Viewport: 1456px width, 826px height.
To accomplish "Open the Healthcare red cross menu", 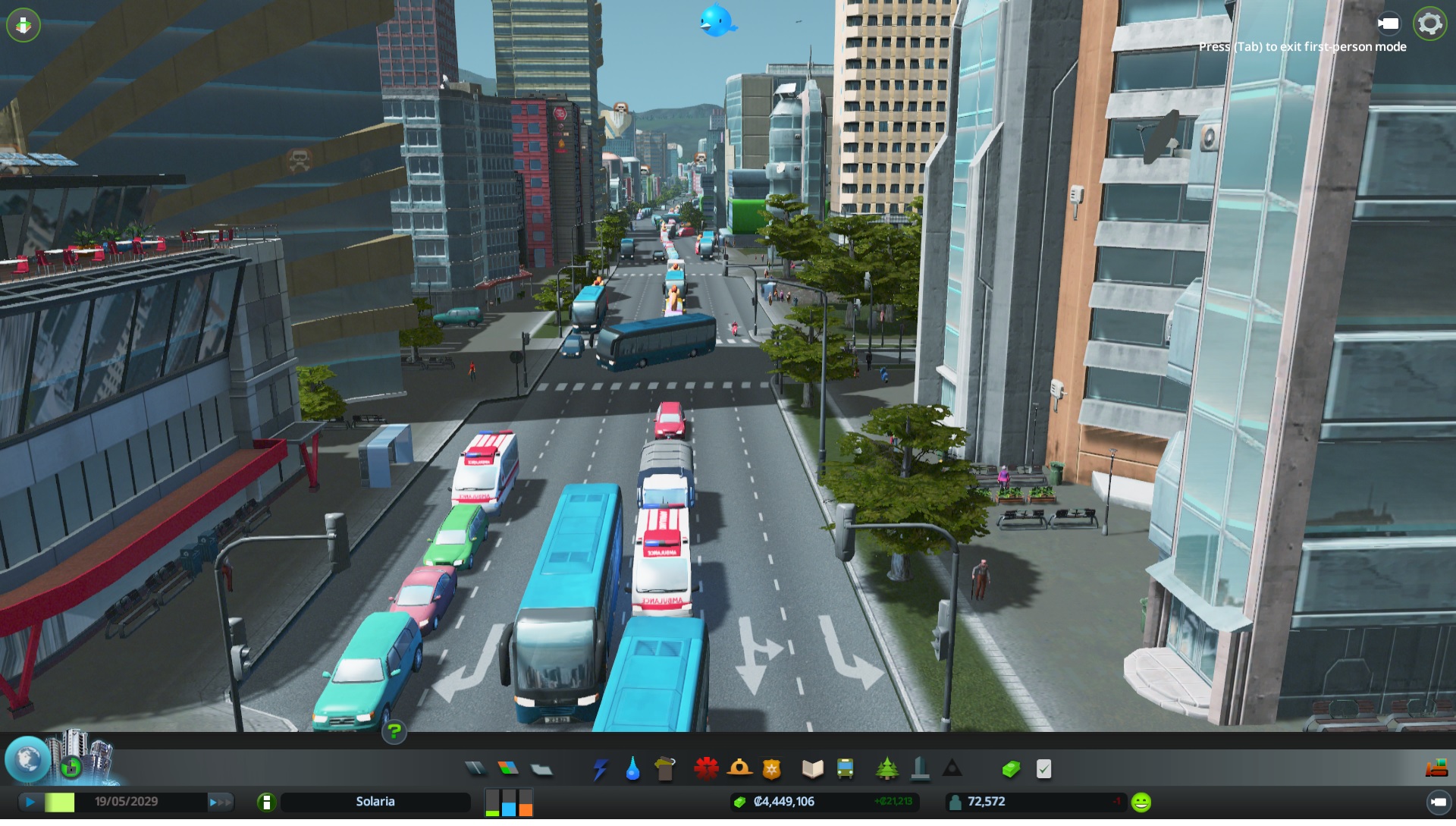I will tap(706, 769).
